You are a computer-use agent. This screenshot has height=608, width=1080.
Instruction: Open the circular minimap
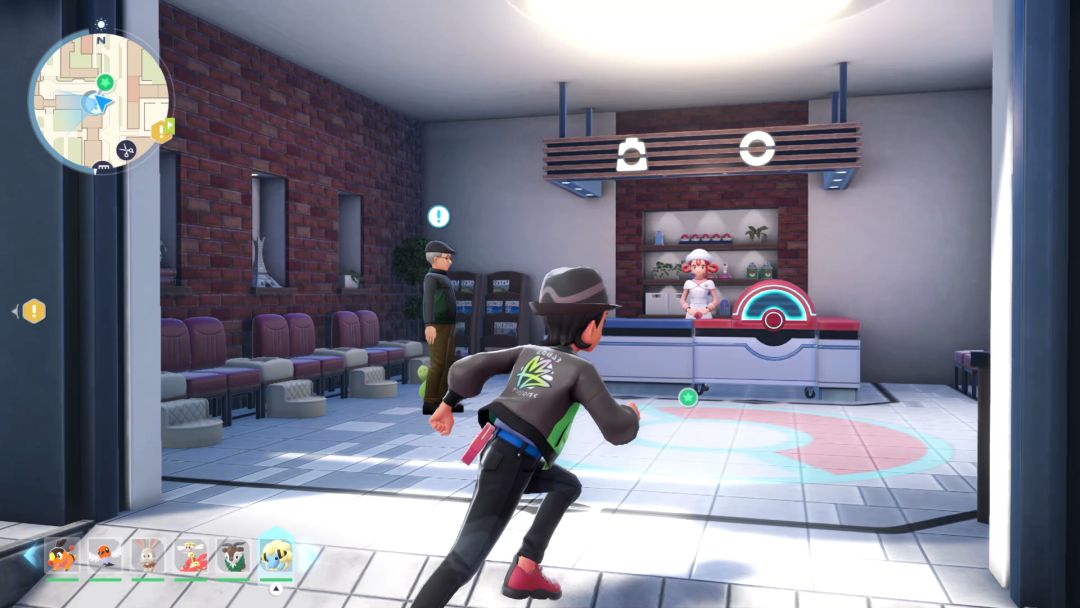coord(99,100)
